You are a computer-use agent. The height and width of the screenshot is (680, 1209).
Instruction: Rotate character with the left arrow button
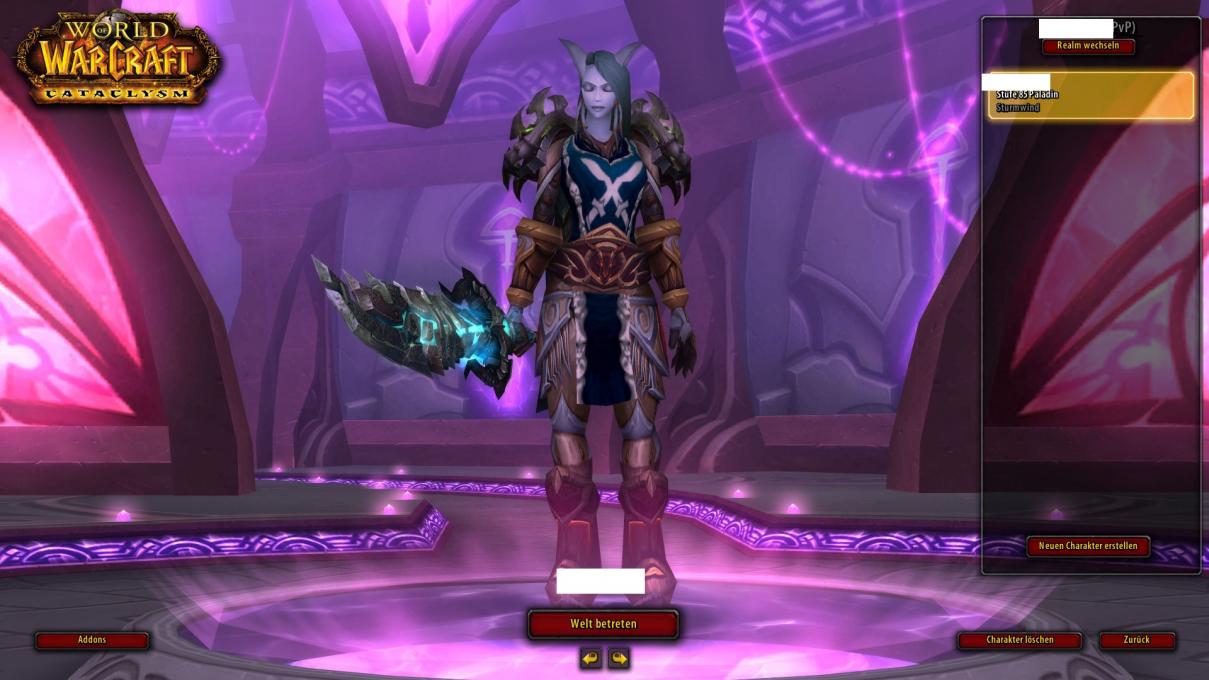click(591, 658)
